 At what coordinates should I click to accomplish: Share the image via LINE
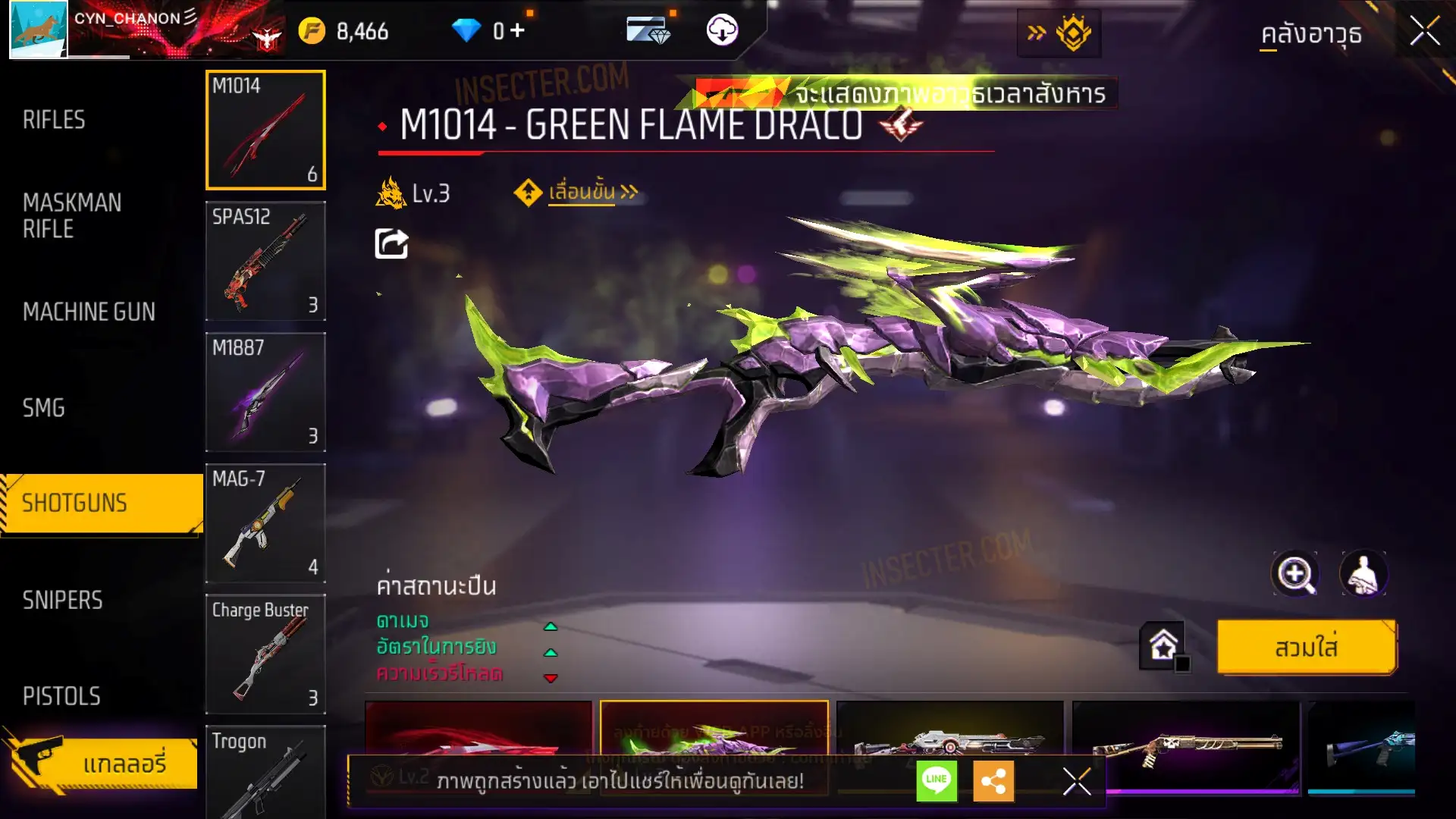coord(937,780)
